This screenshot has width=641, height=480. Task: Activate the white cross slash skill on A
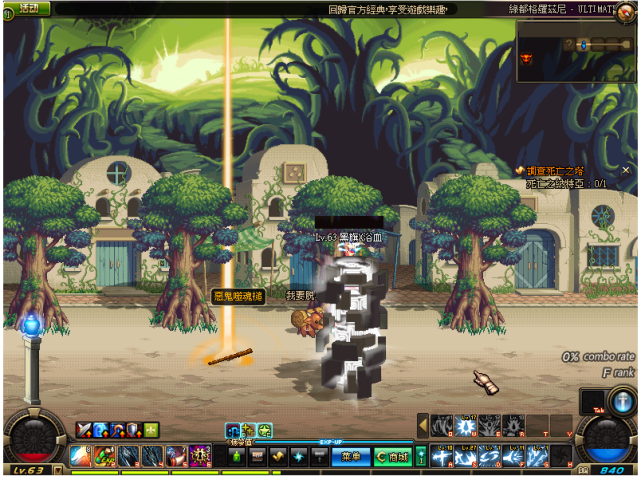point(443,456)
